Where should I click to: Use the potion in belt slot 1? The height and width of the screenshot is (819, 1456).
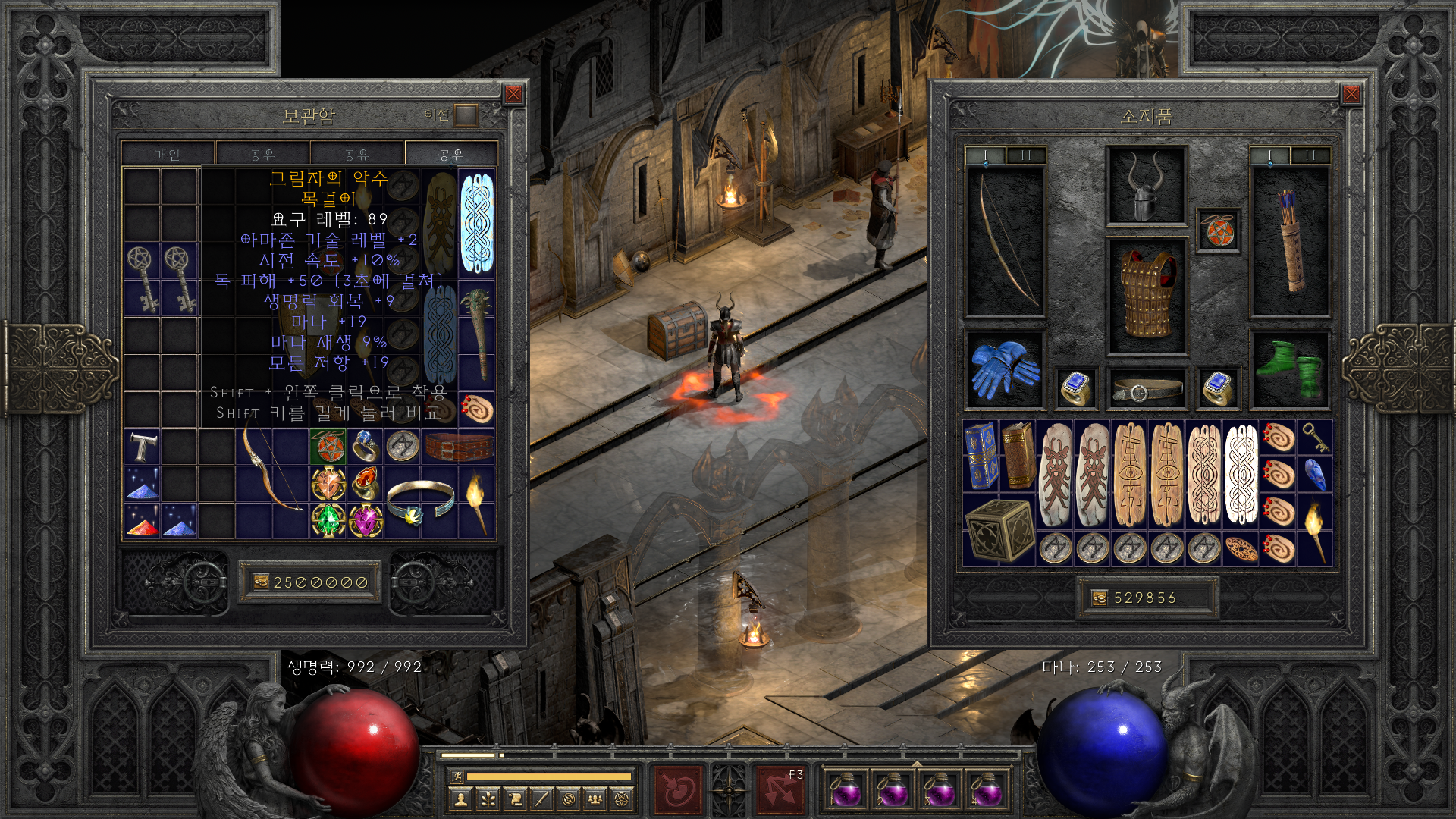coord(845,790)
